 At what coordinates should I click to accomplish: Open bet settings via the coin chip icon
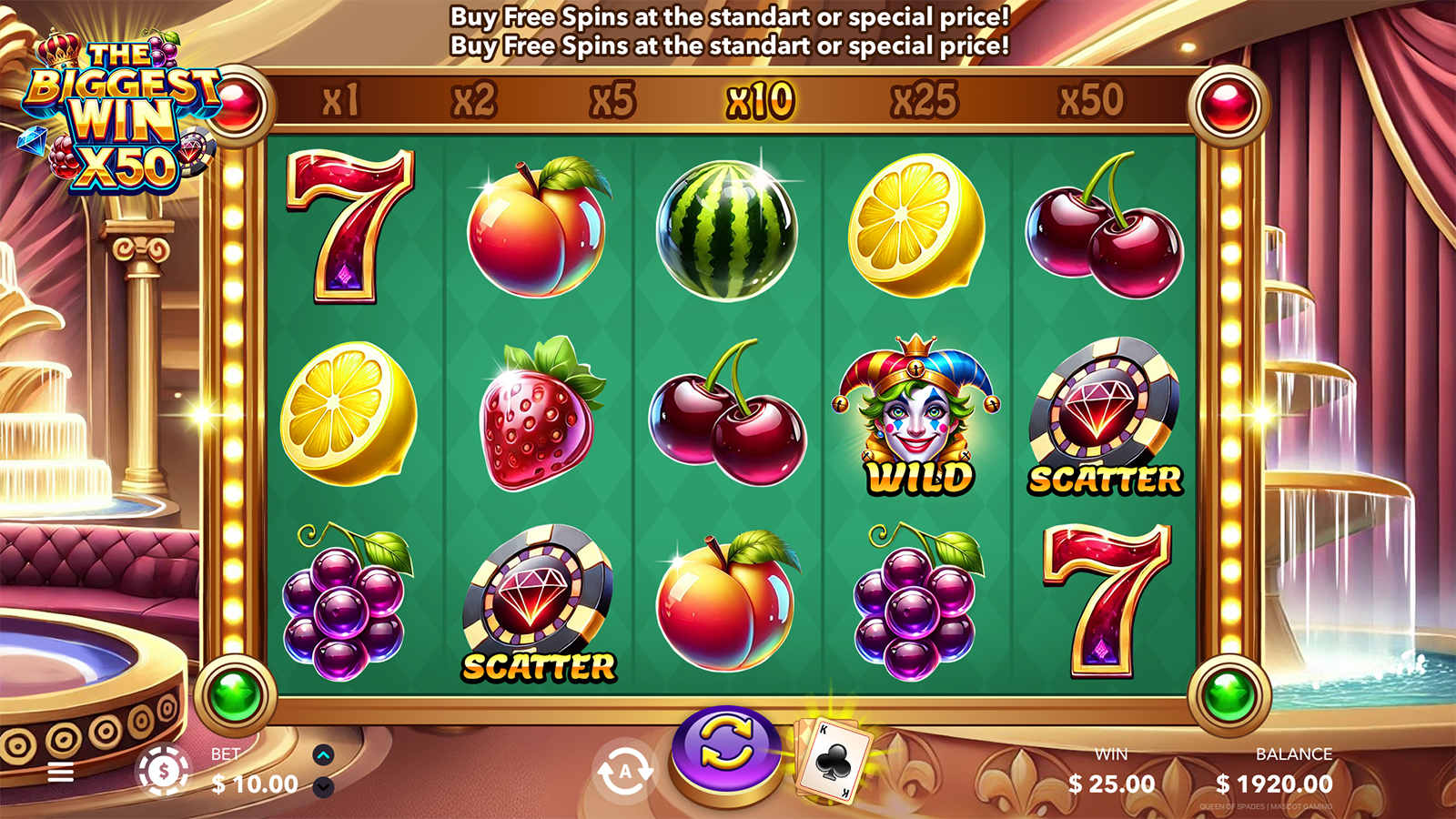coord(164,772)
